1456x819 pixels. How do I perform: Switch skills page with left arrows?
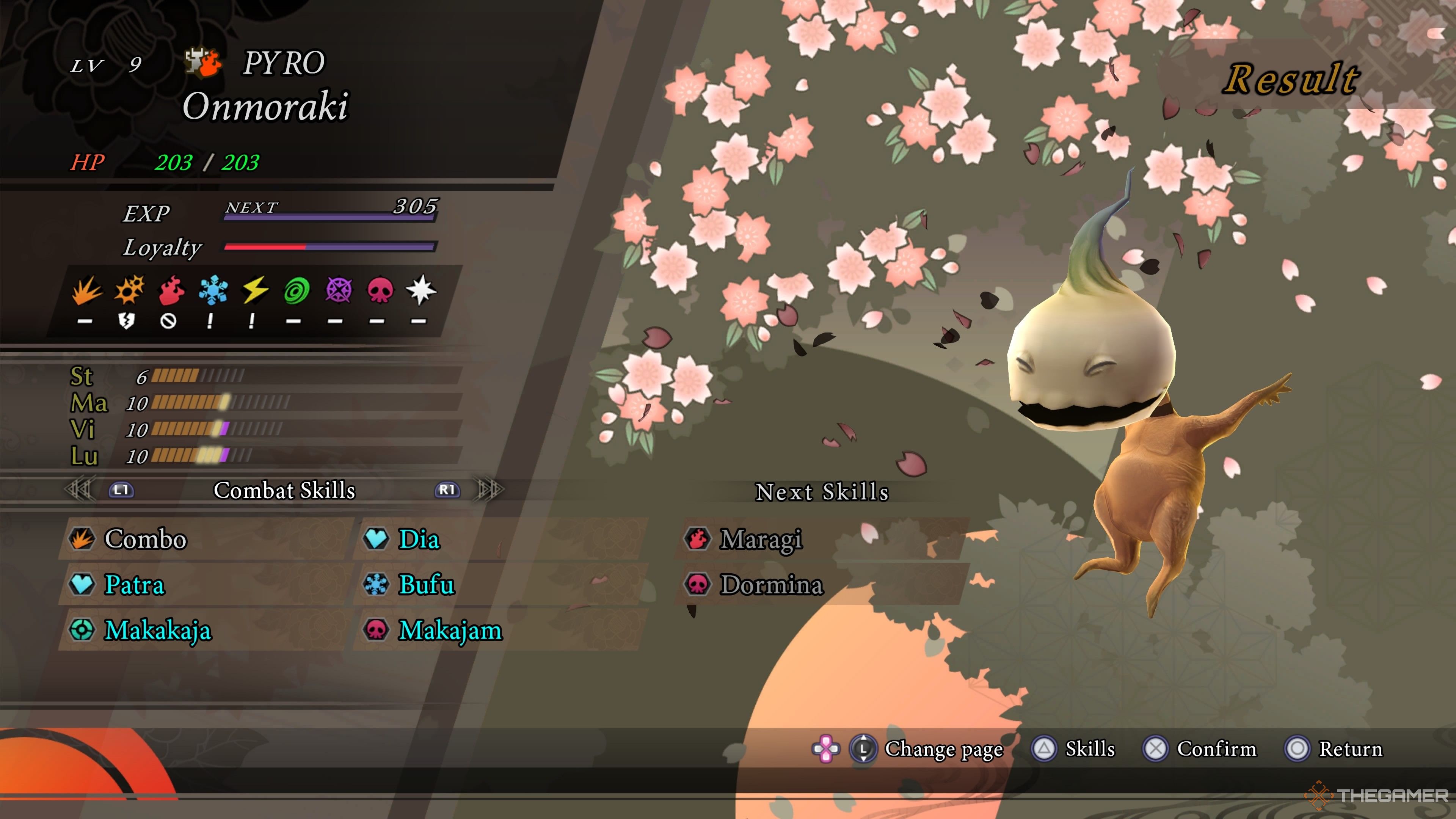79,490
